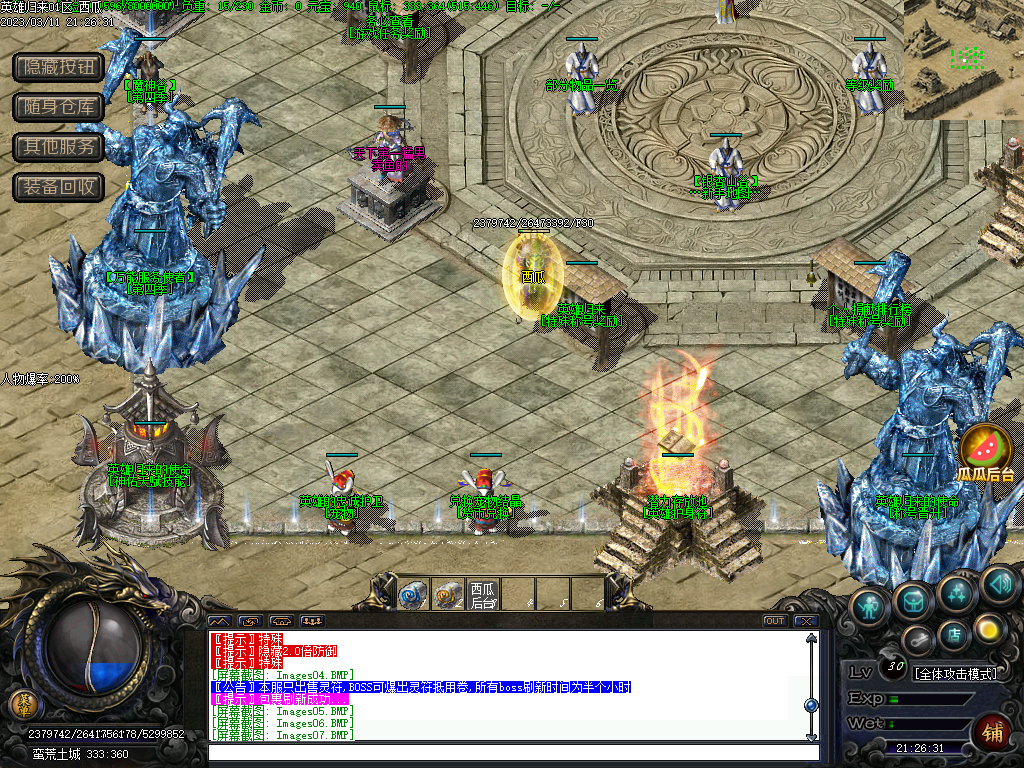The height and width of the screenshot is (768, 1024).
Task: Open the 店 shop icon
Action: tap(955, 633)
